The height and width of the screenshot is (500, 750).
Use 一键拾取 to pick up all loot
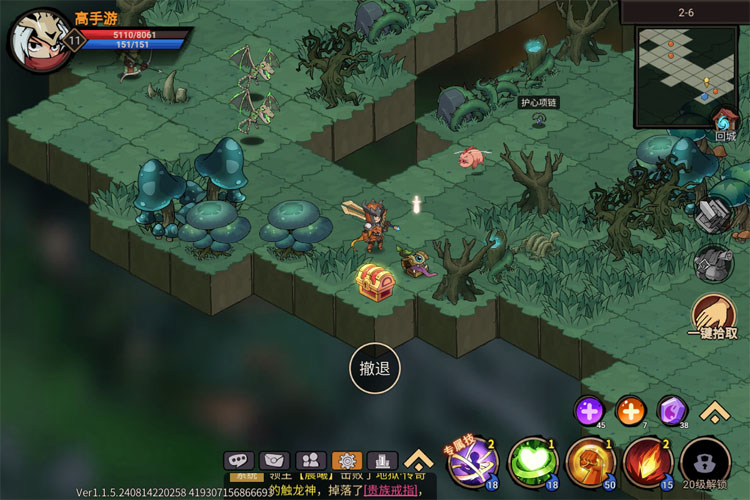[713, 318]
